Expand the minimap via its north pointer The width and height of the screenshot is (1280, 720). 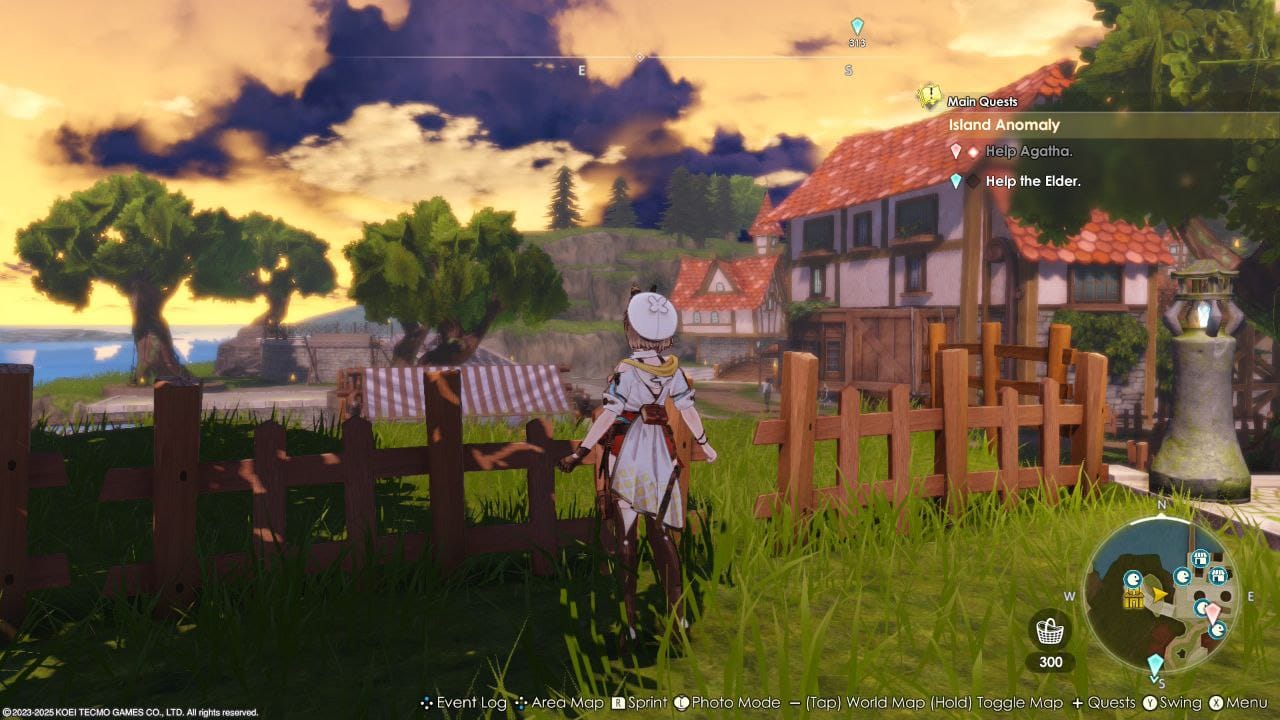coord(1163,507)
